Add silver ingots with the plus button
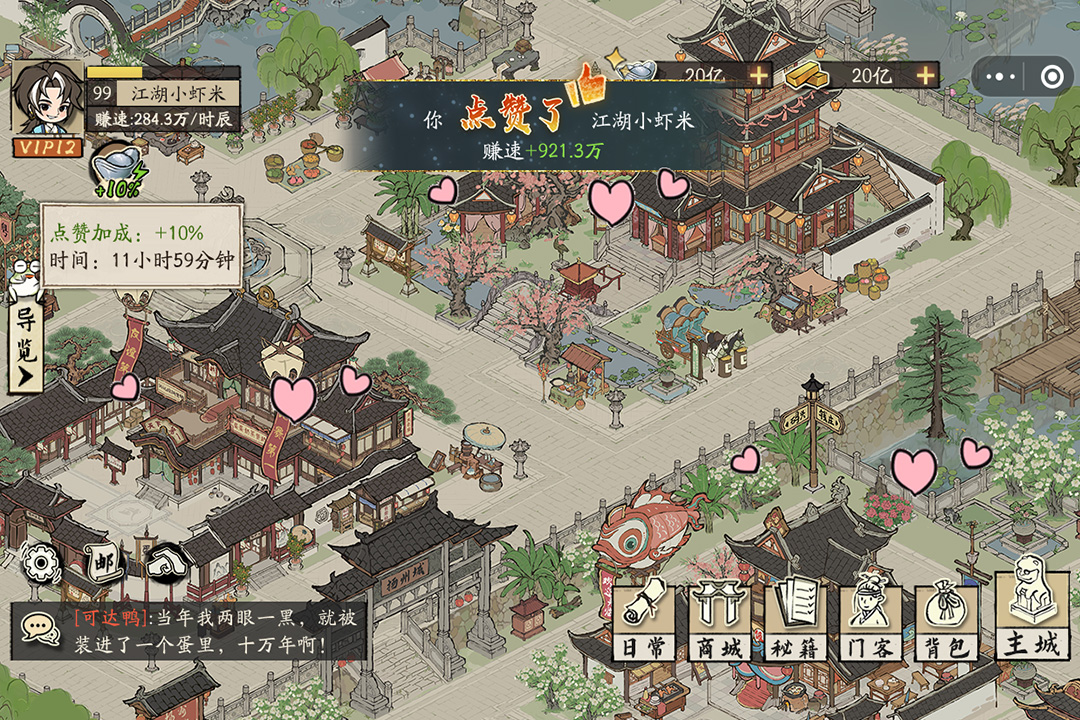The height and width of the screenshot is (720, 1080). coord(759,75)
